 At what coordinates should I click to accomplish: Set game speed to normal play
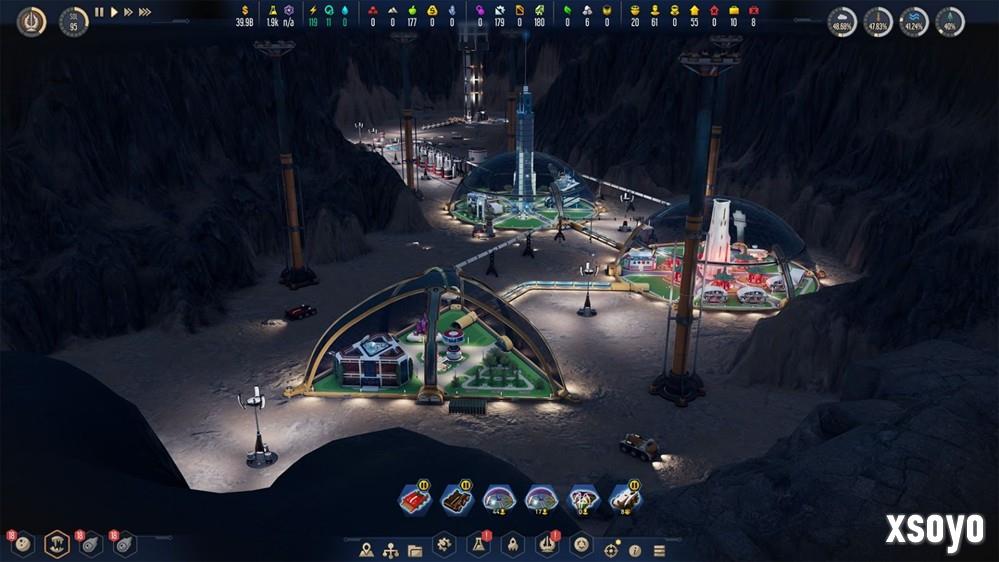pos(114,12)
